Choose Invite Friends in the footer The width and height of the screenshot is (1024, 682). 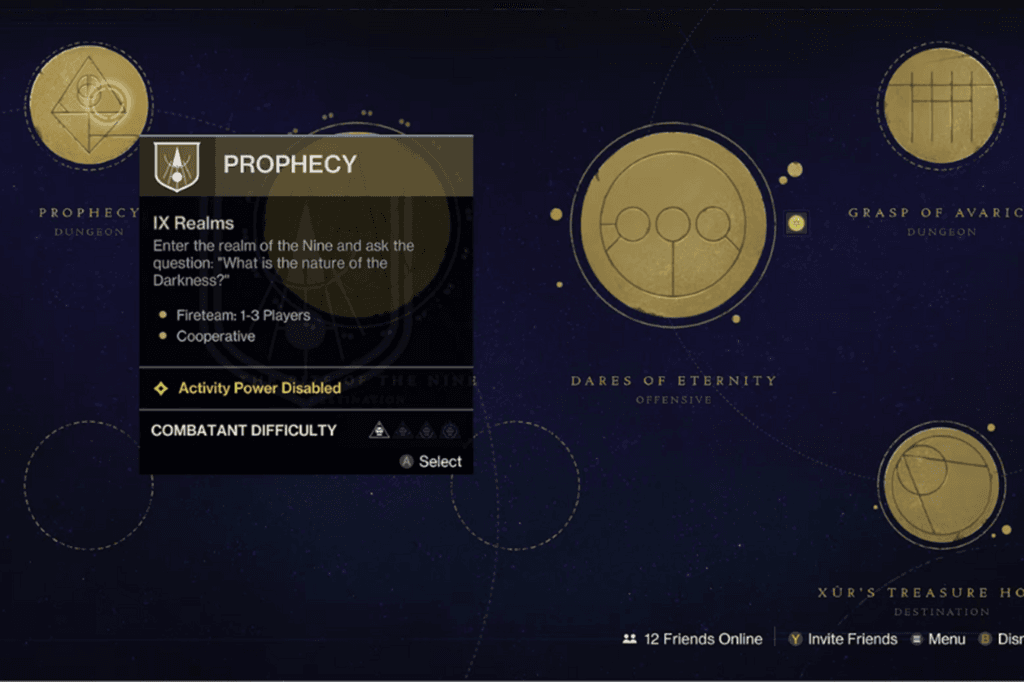tap(842, 639)
